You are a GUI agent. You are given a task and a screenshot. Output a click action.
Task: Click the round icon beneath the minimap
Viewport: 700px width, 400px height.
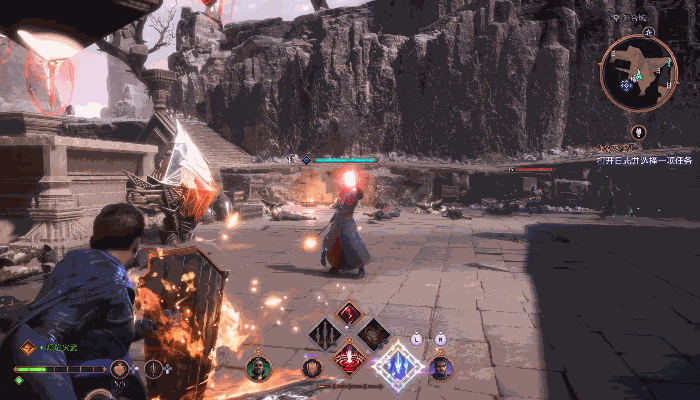coord(638,132)
